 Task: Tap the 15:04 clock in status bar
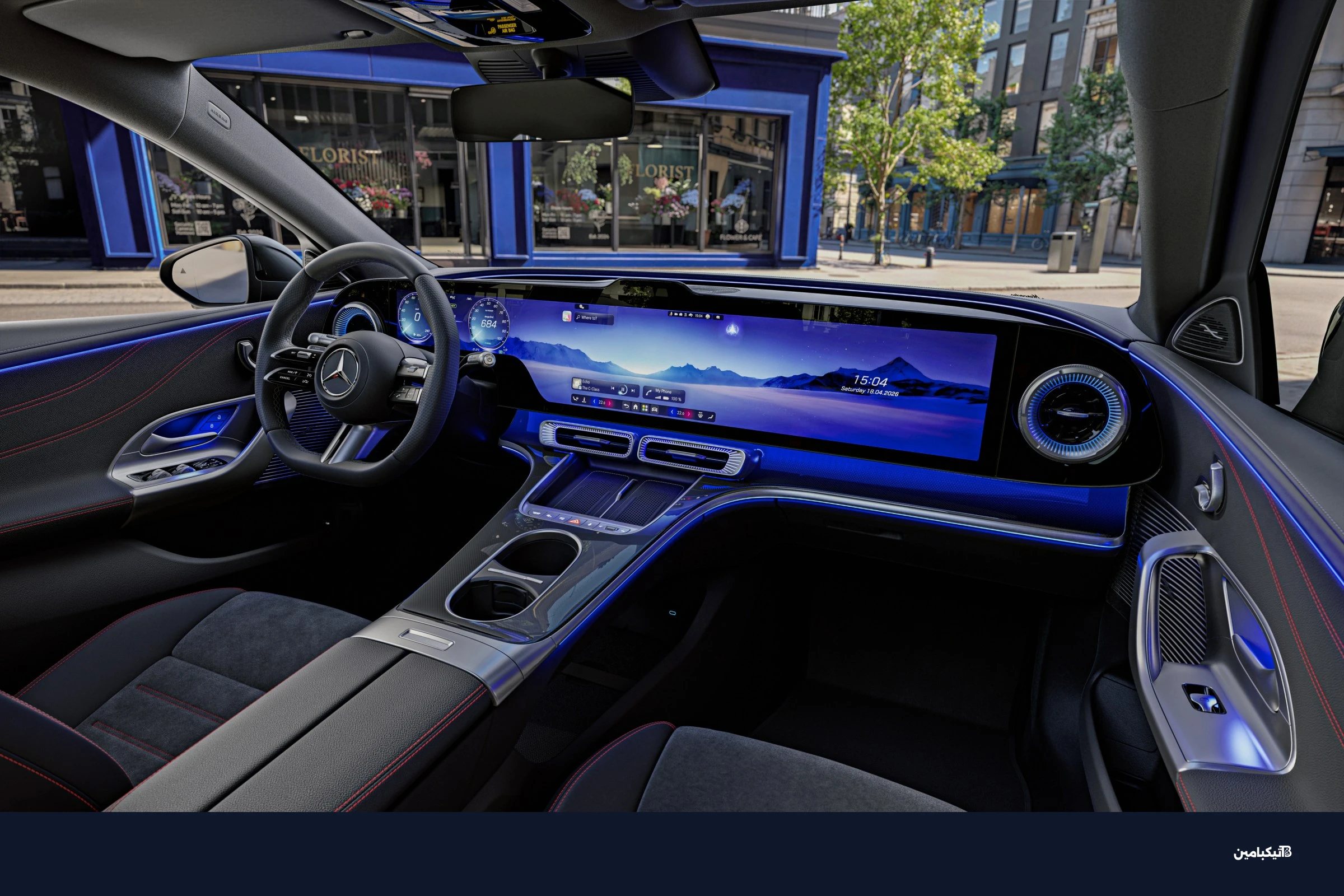tap(699, 315)
